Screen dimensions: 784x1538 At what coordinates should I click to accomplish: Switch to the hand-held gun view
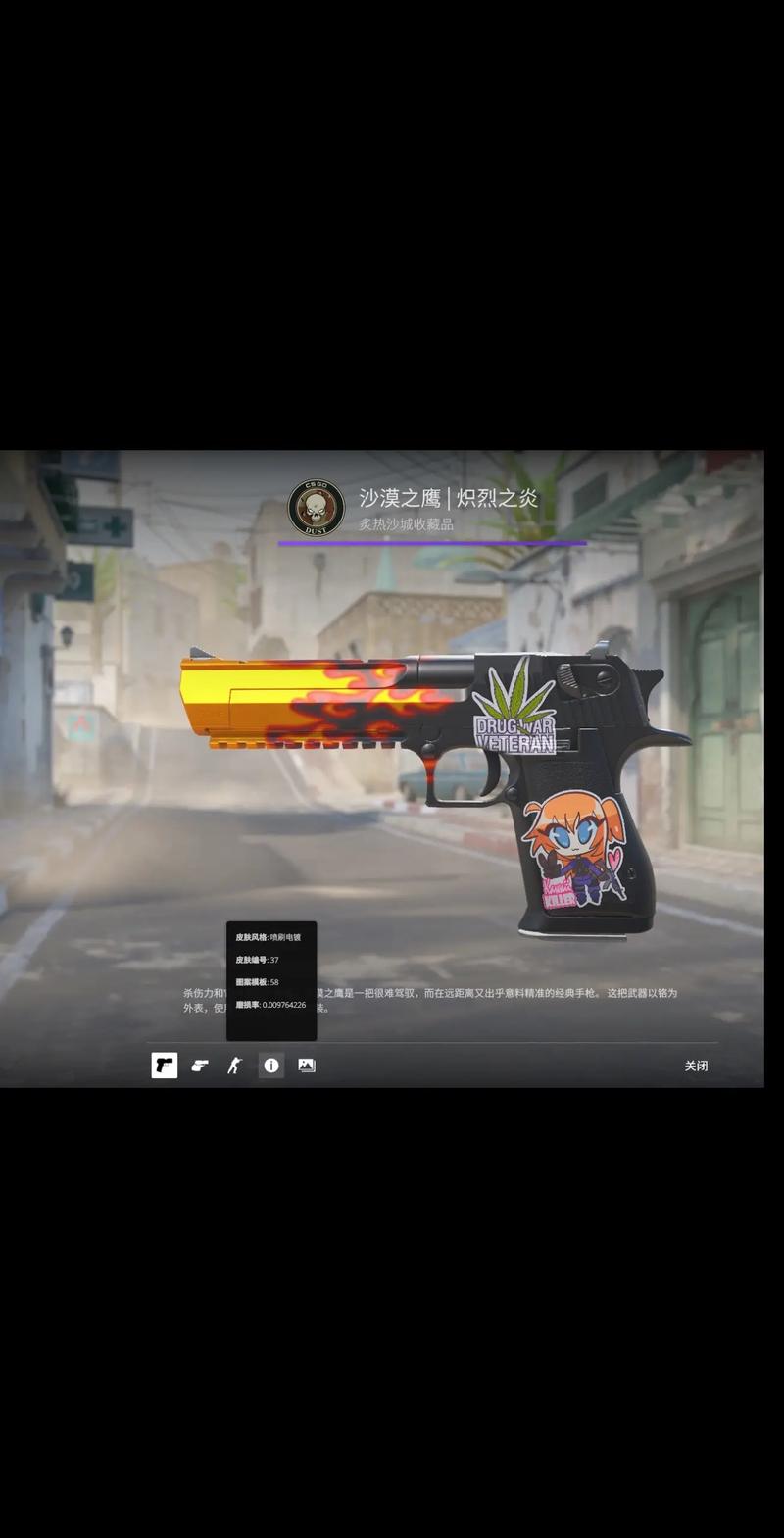click(x=200, y=1066)
